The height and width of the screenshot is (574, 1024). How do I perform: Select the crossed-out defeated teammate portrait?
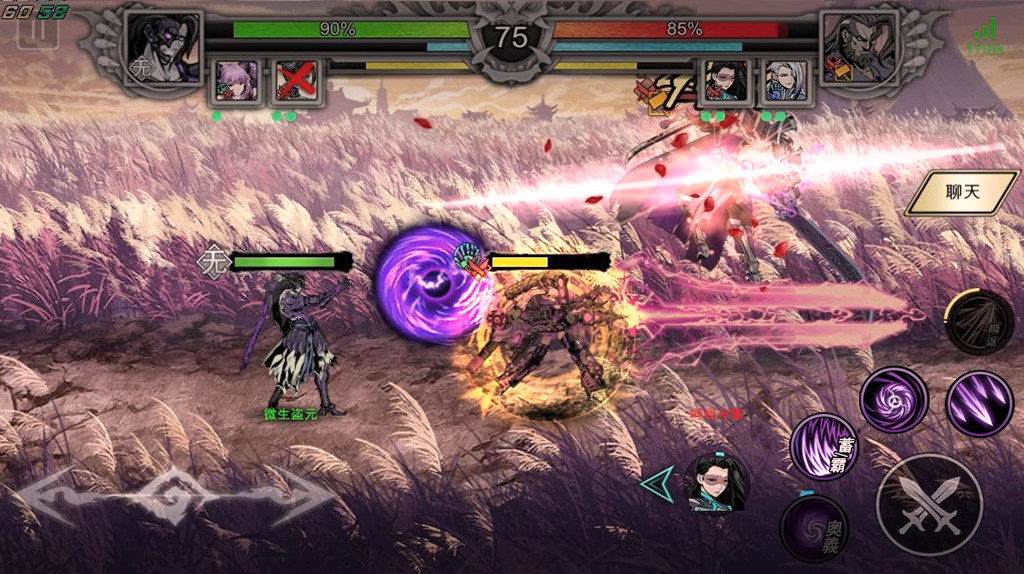tap(296, 81)
